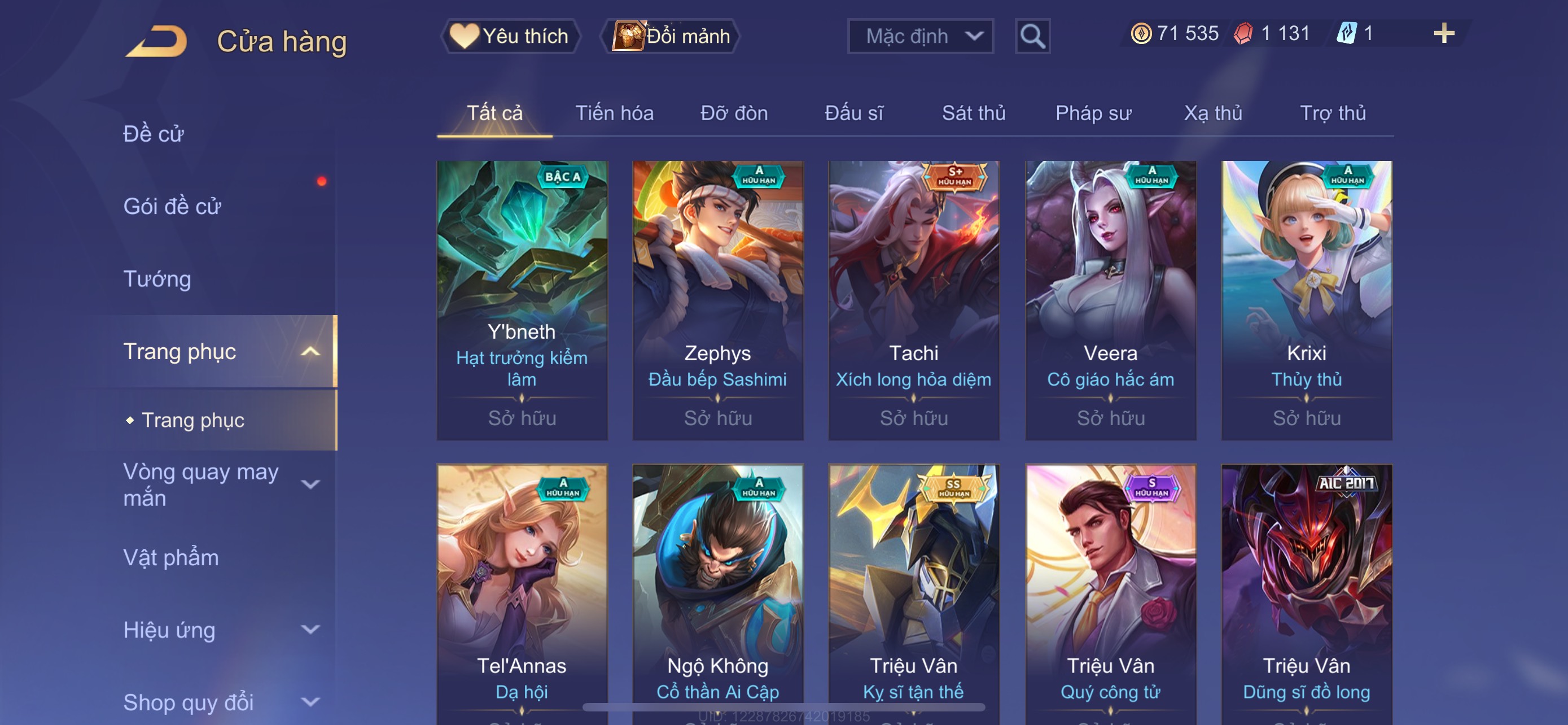
Task: Select the Zephys Đầu bếp Sashimi skin card
Action: tap(717, 299)
